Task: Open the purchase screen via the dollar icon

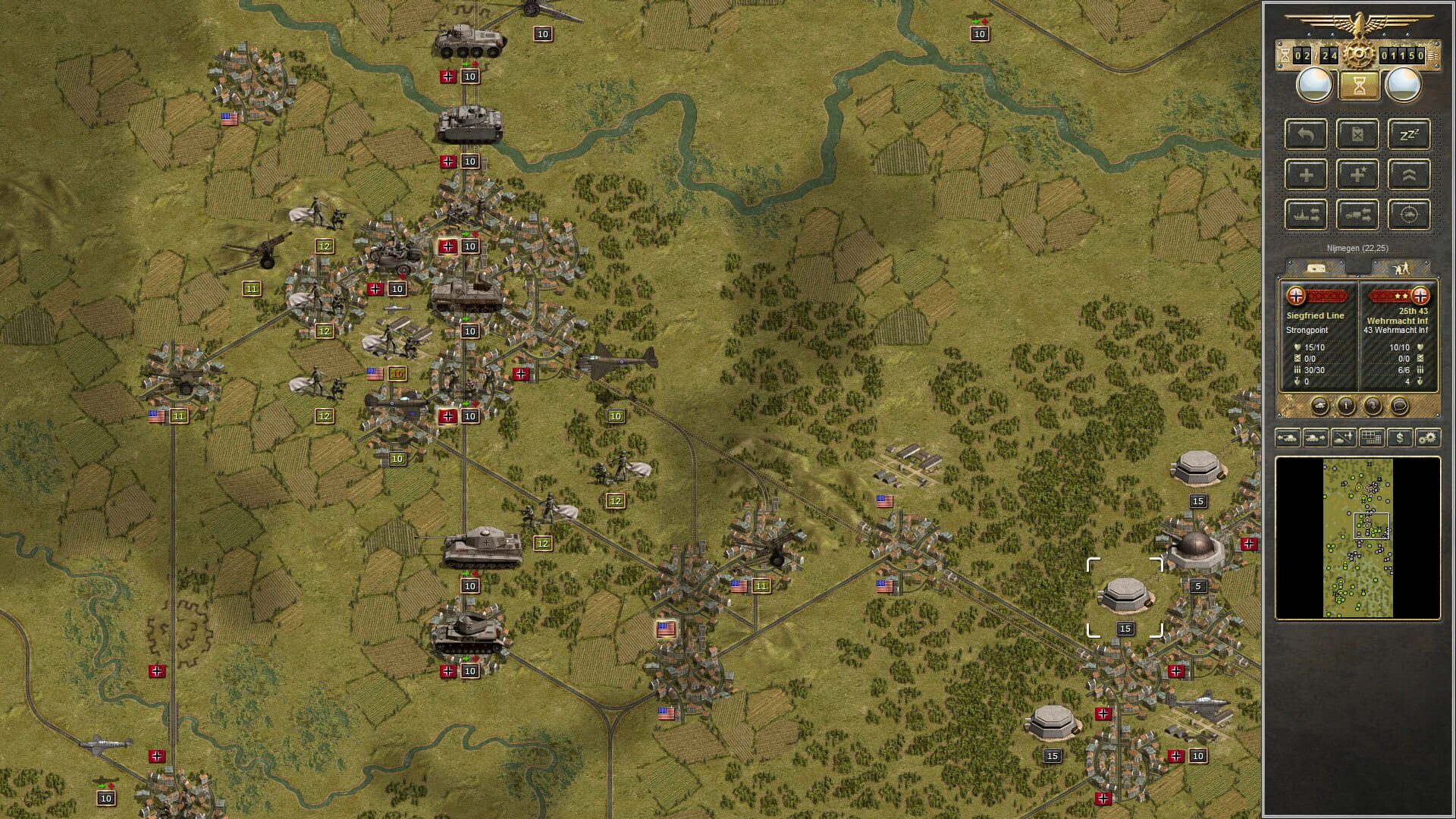Action: click(1400, 438)
